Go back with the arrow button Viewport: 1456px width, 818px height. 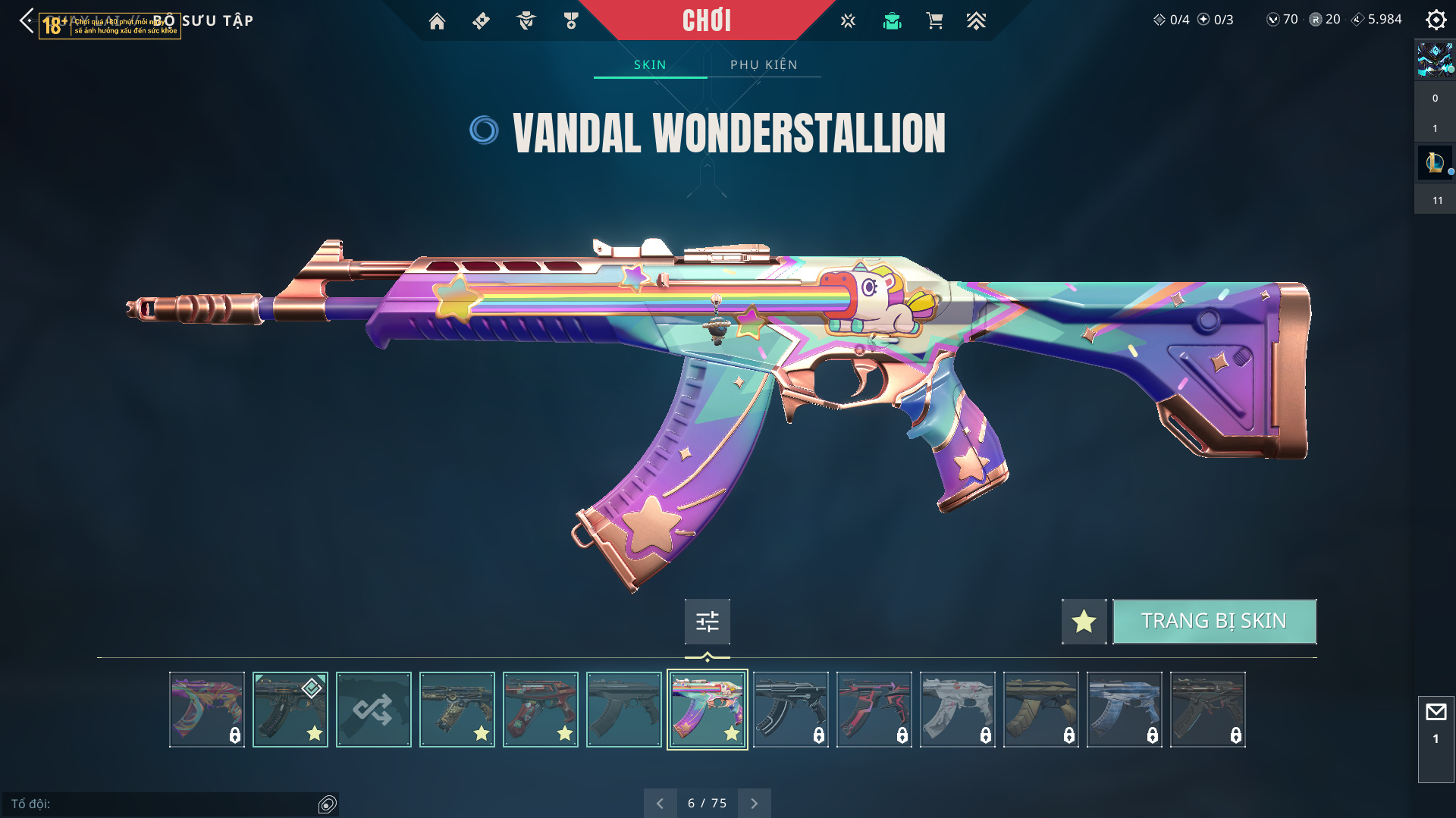point(27,20)
